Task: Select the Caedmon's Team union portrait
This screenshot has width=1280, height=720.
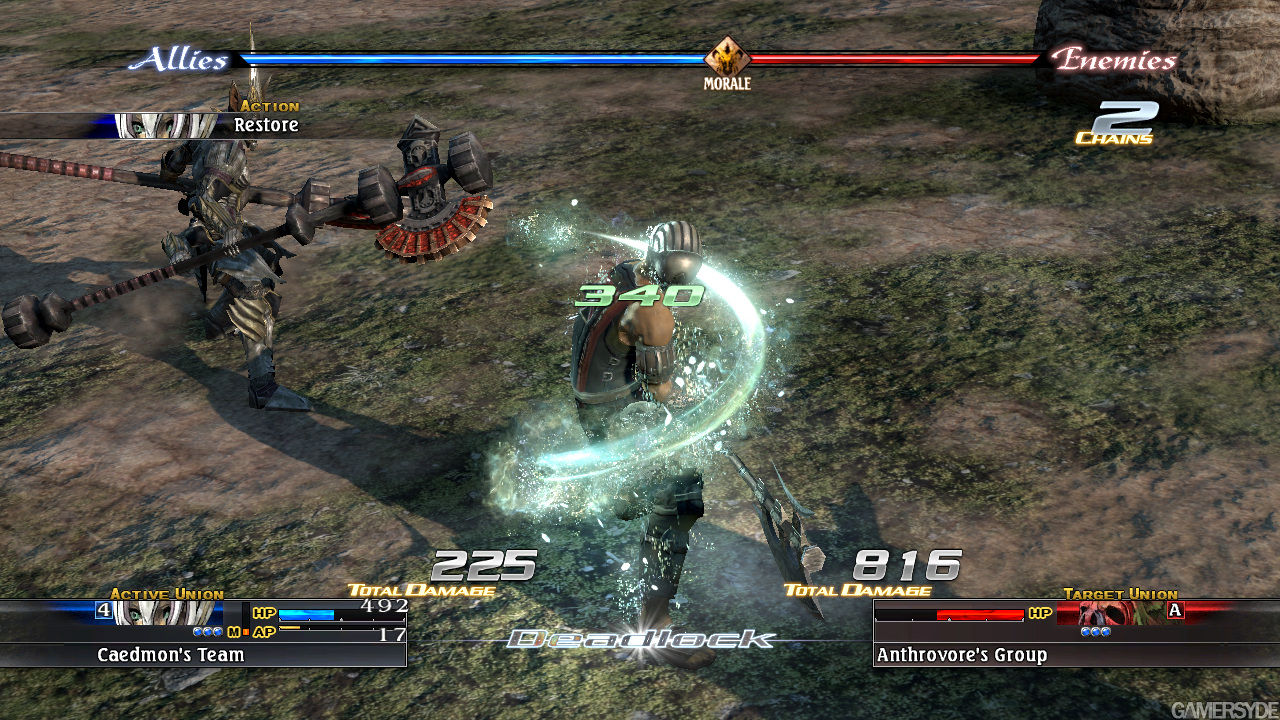Action: pos(167,613)
